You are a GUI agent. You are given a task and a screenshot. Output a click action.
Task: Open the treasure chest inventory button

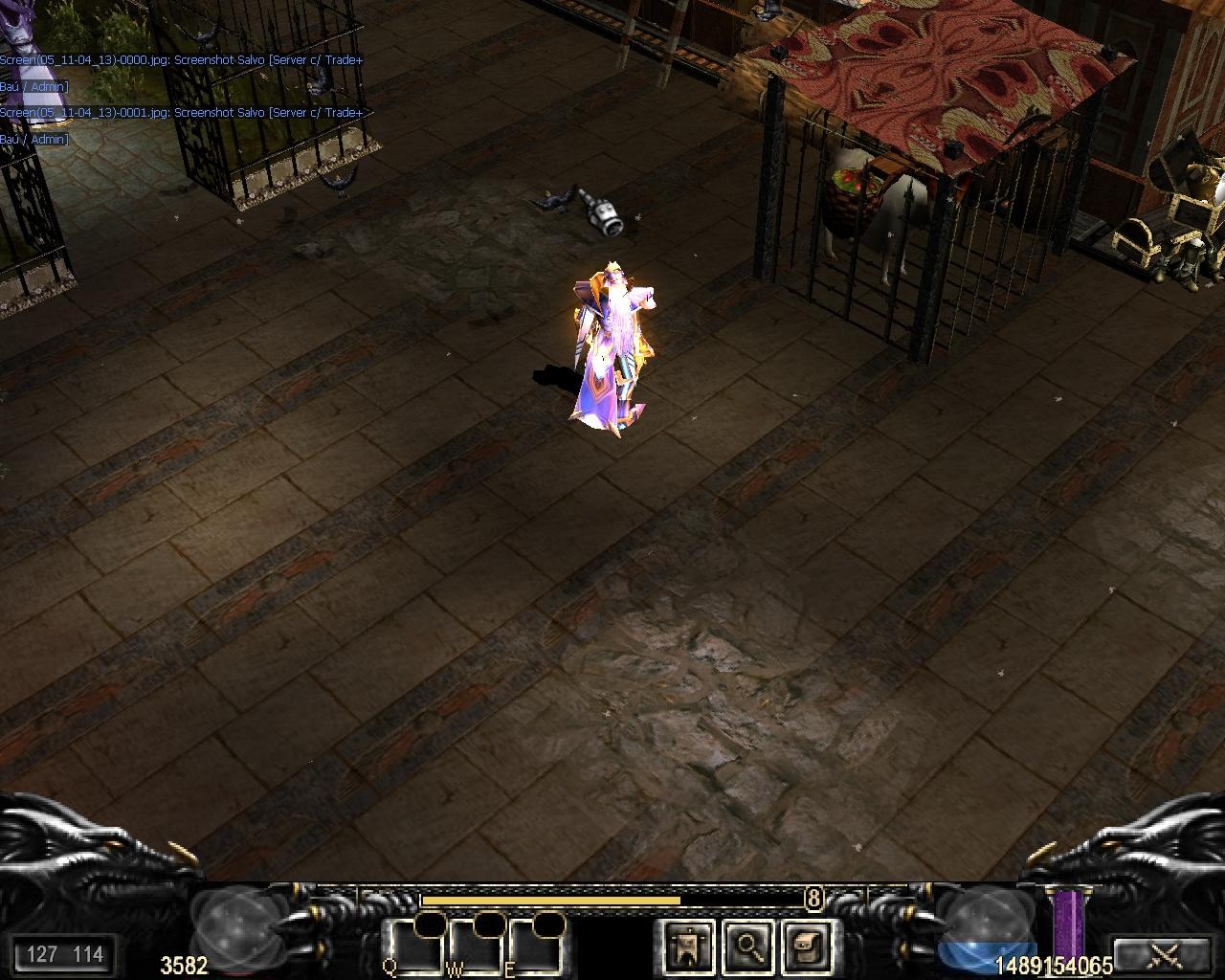pyautogui.click(x=806, y=947)
